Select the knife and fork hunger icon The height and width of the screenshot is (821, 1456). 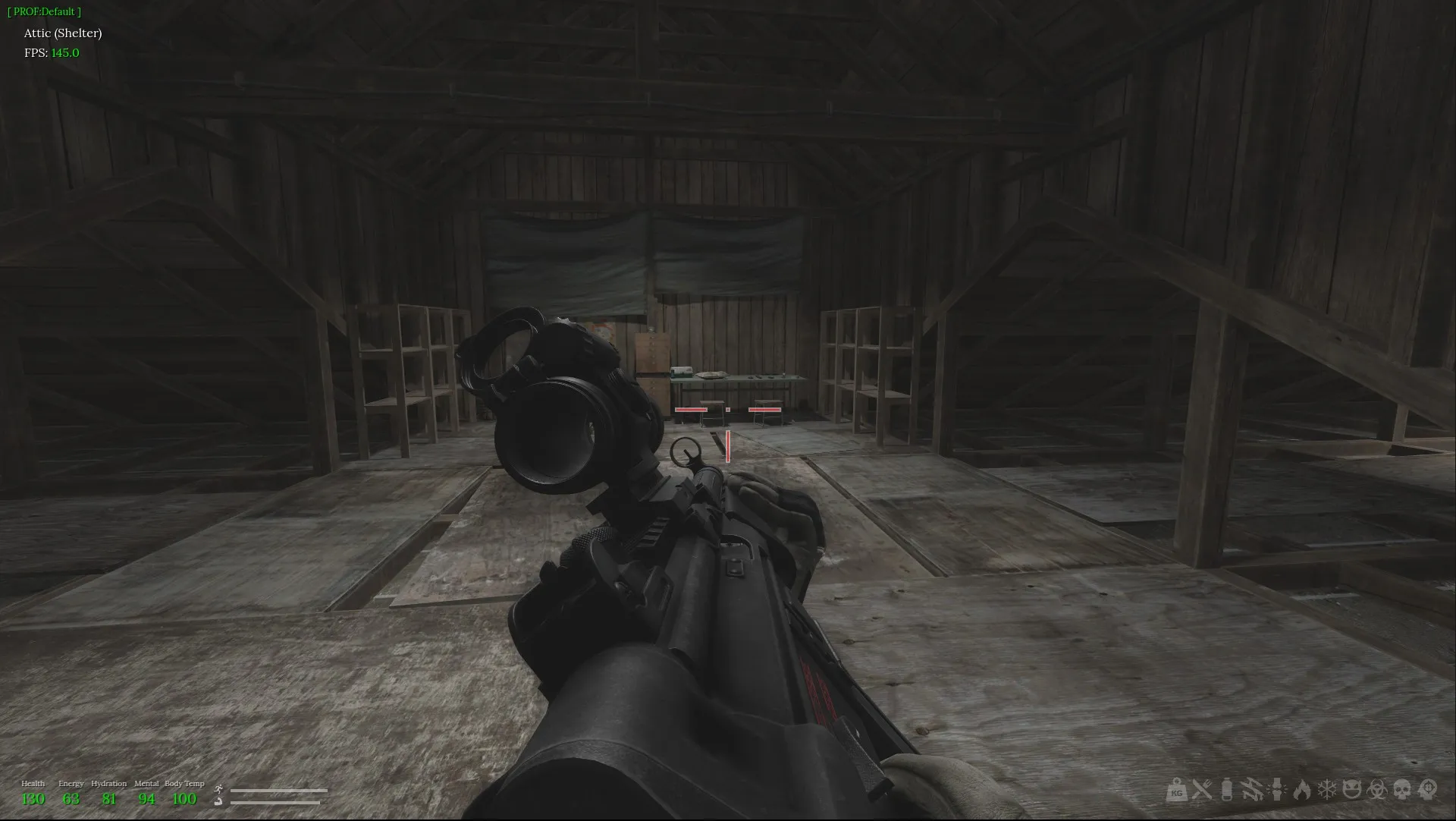click(x=1202, y=792)
